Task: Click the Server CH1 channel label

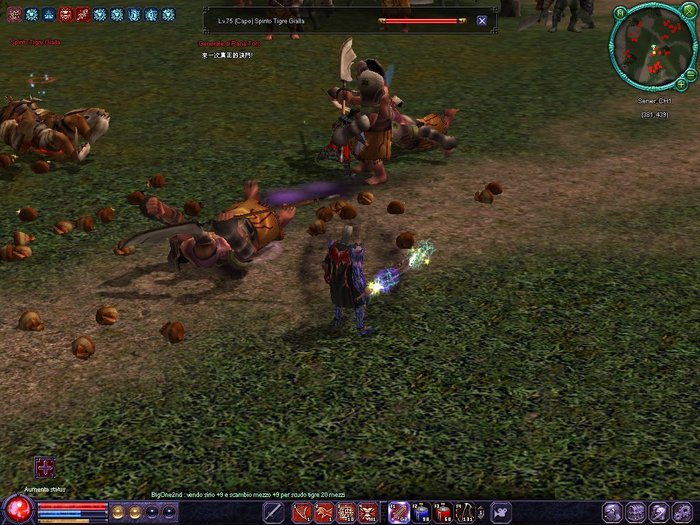Action: click(x=653, y=101)
